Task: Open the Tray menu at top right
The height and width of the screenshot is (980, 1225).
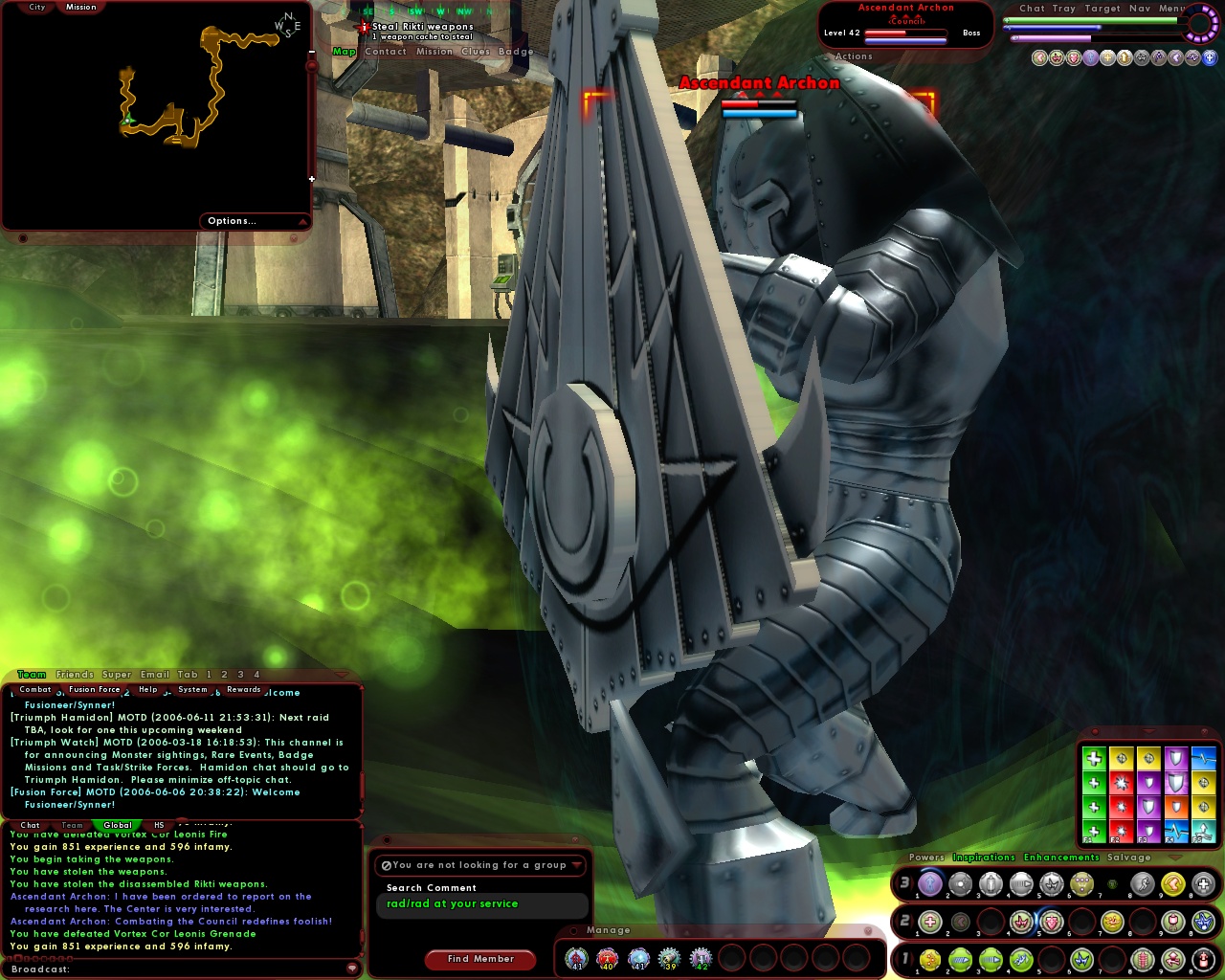Action: click(1063, 8)
